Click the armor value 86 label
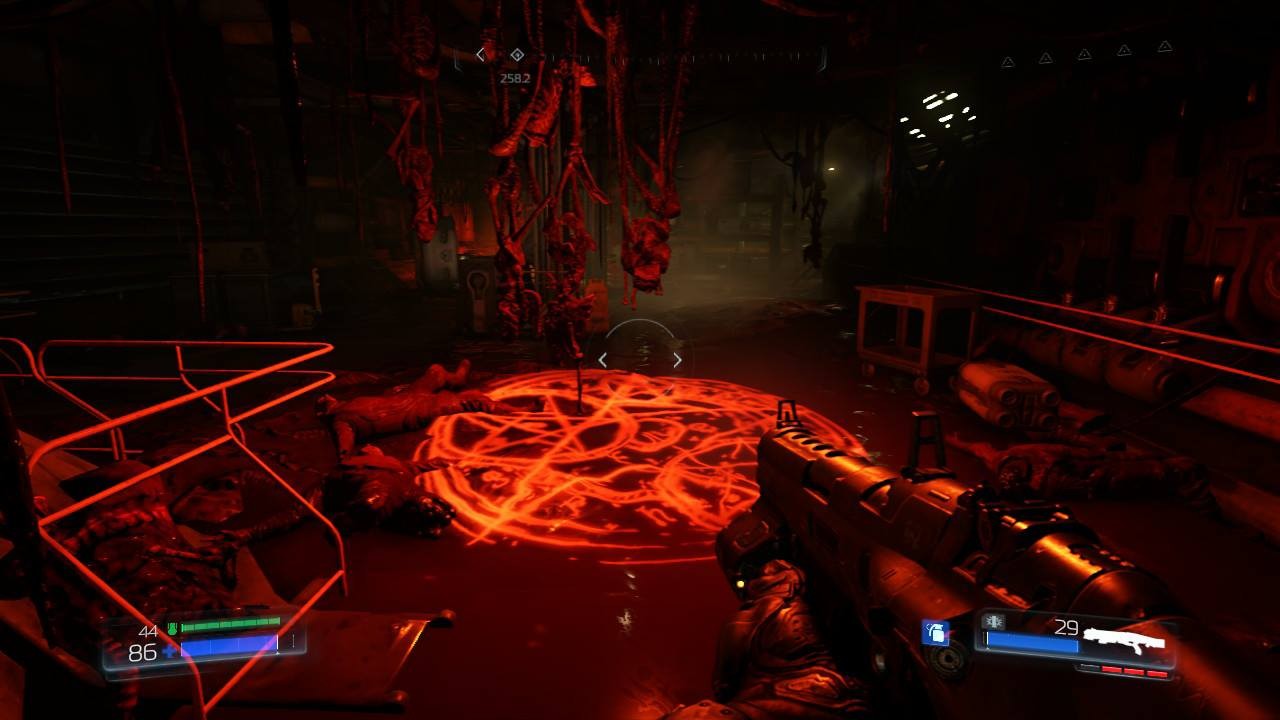Image resolution: width=1280 pixels, height=720 pixels. pos(142,652)
